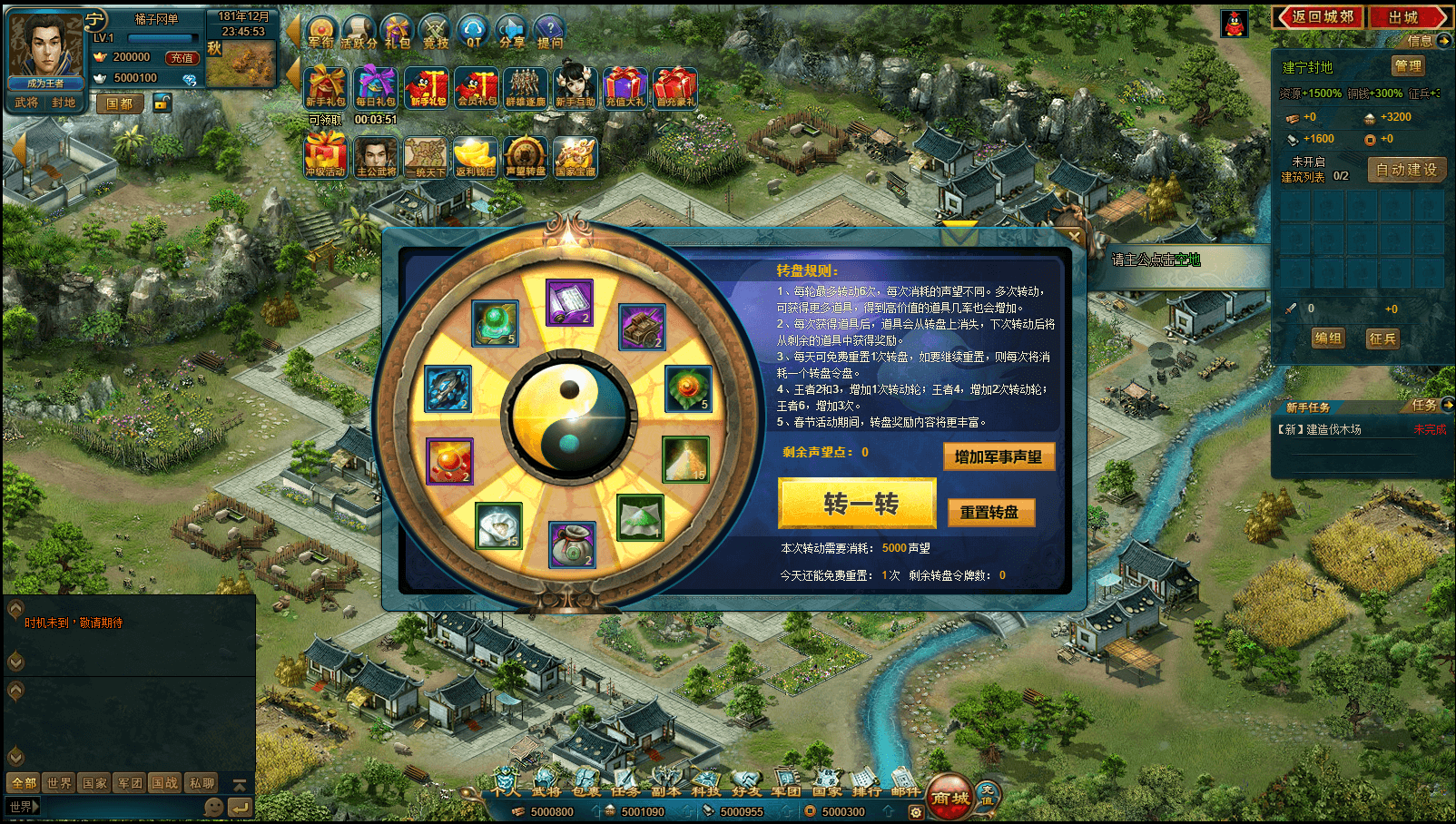1456x824 pixels.
Task: Close the prestige wheel dialog
Action: pos(1074,237)
